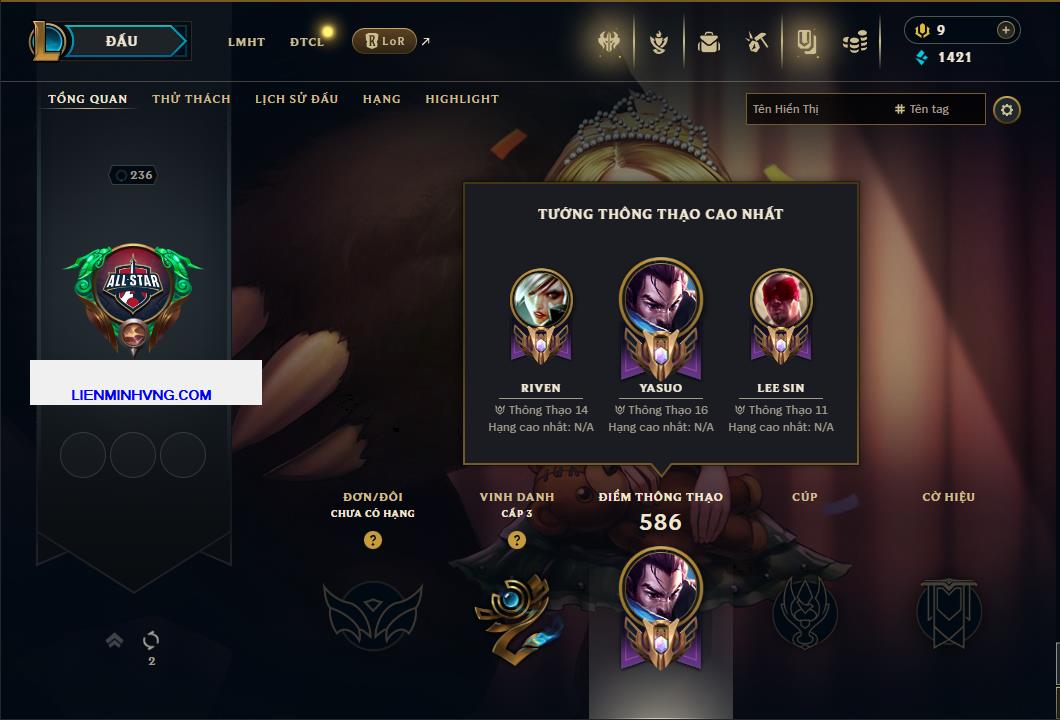Viewport: 1060px width, 720px height.
Task: Click the Đơn/Đôi rank help question mark
Action: point(373,540)
